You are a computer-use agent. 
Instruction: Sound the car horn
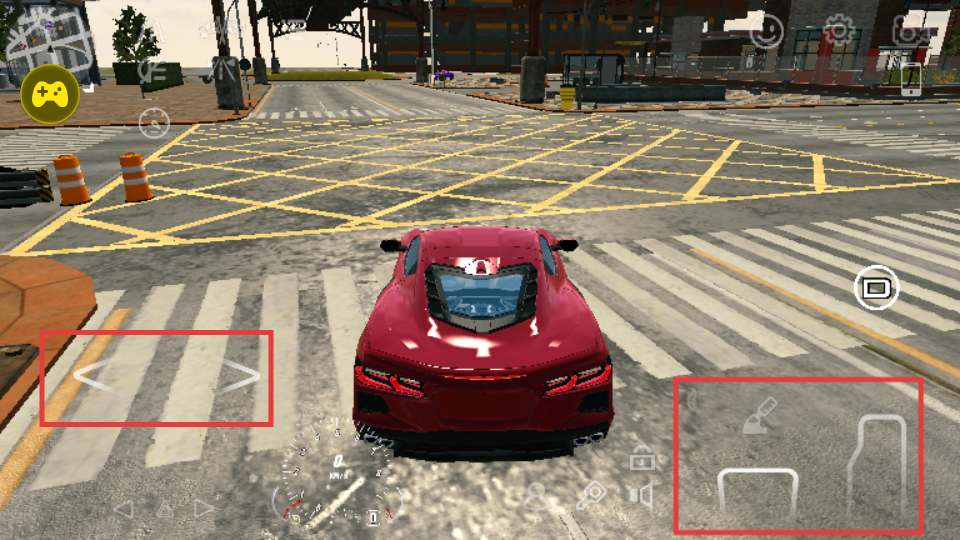point(642,494)
